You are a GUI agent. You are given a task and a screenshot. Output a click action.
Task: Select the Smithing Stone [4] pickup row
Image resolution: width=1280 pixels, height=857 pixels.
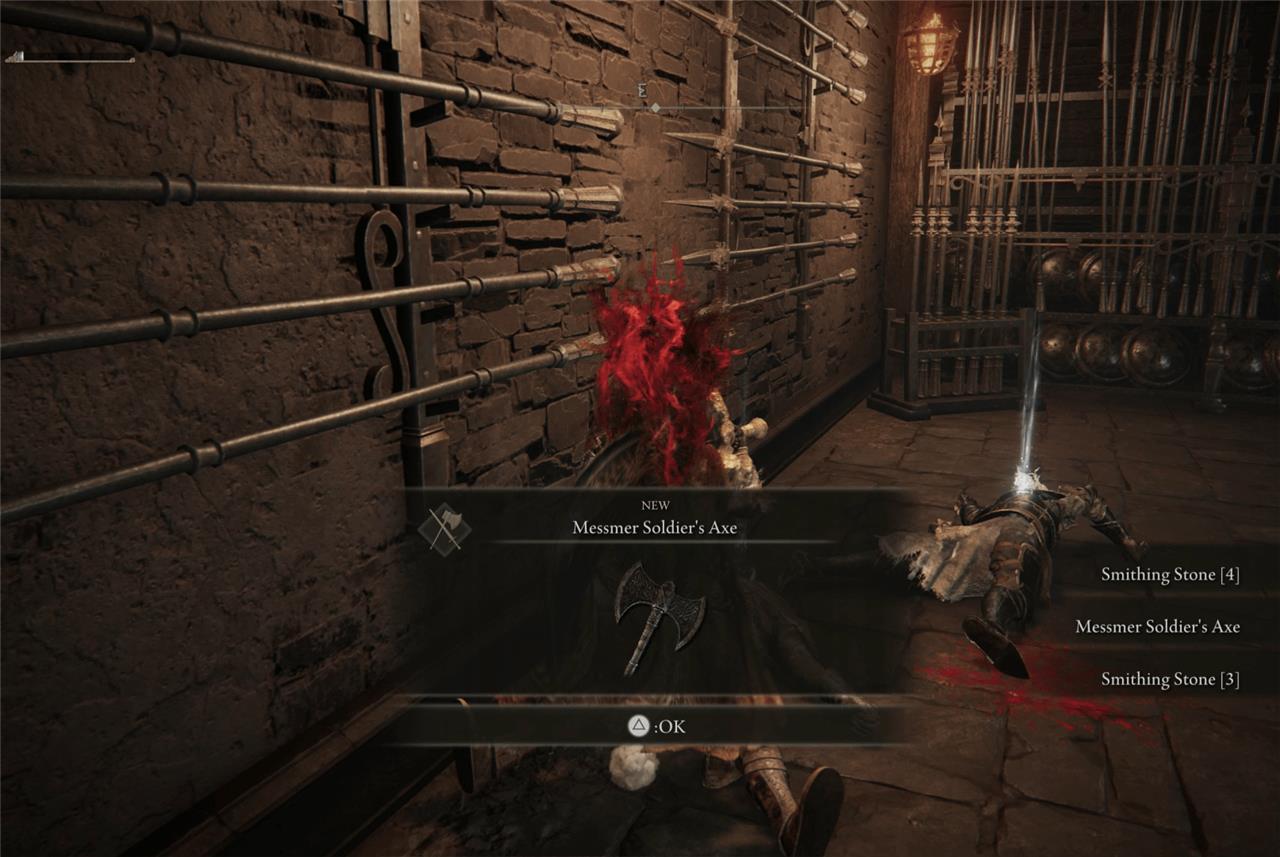click(1169, 575)
